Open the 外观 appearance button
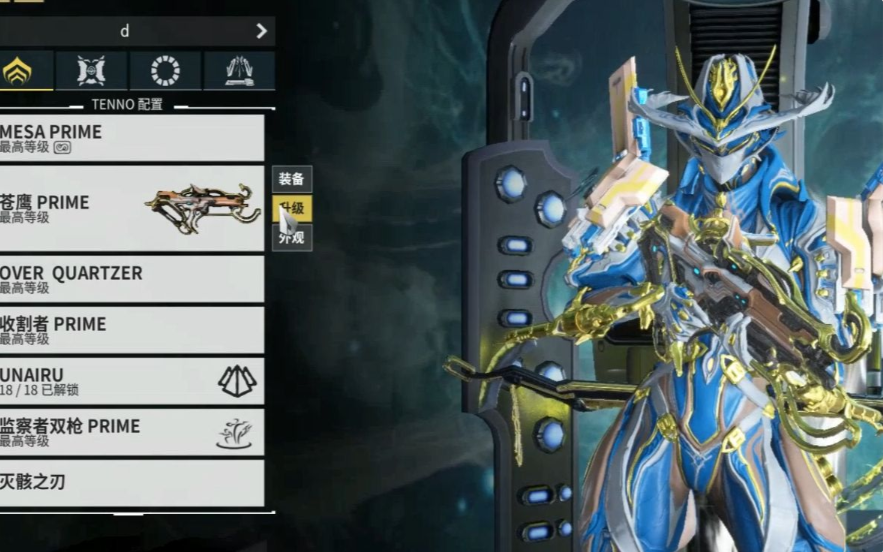 292,238
